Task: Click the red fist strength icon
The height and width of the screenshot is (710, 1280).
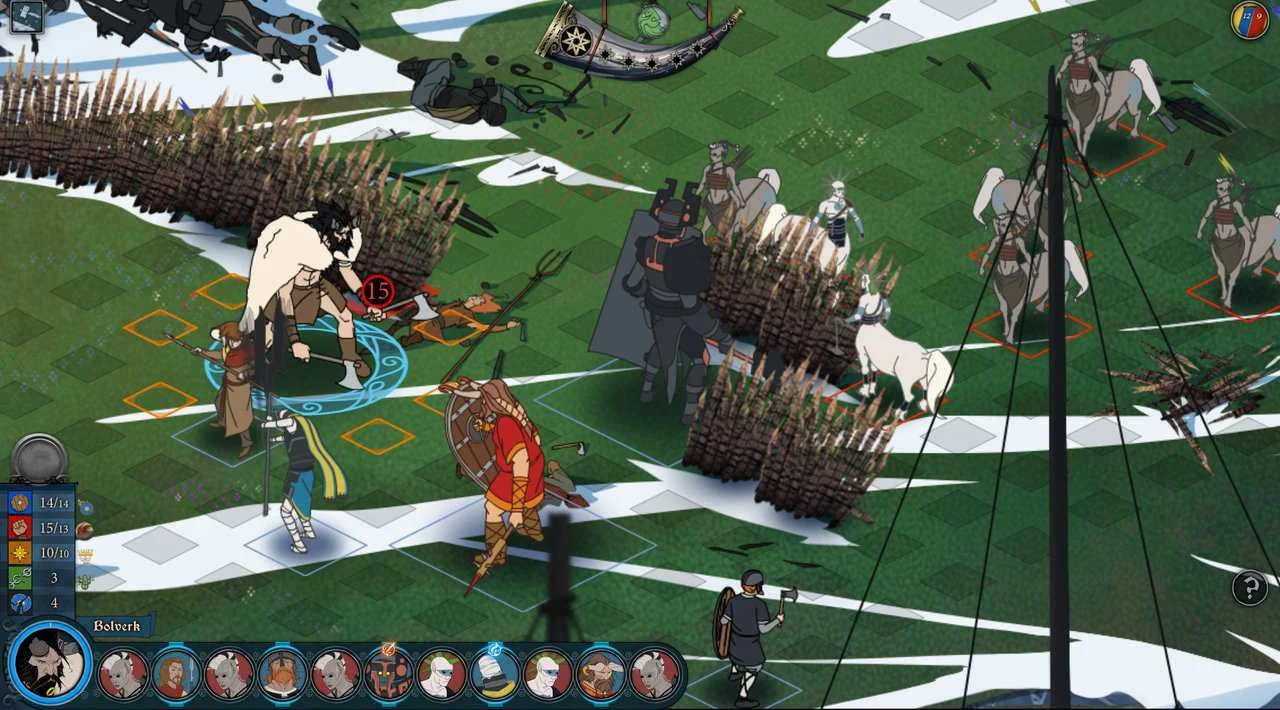Action: click(x=20, y=527)
